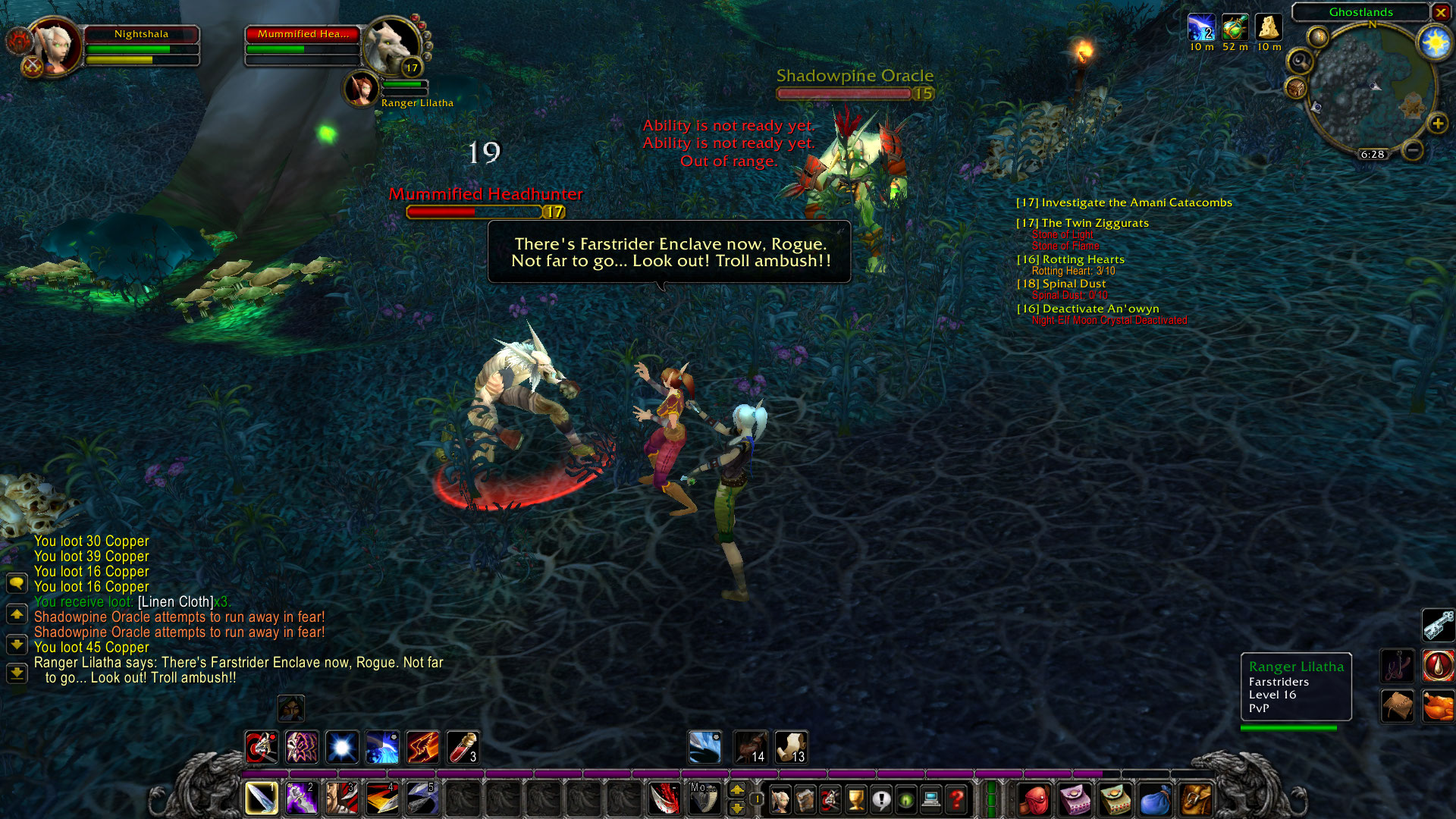The height and width of the screenshot is (819, 1456).
Task: Toggle the green LFG eye button
Action: coord(905,800)
